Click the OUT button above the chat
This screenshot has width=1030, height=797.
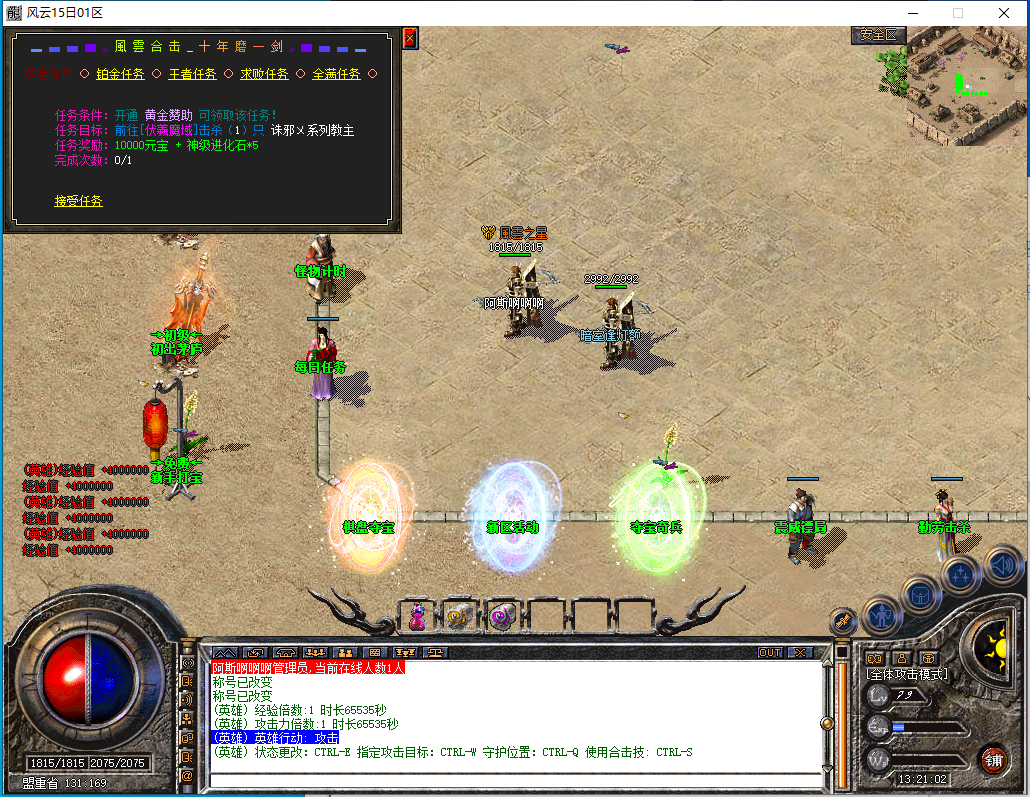769,652
